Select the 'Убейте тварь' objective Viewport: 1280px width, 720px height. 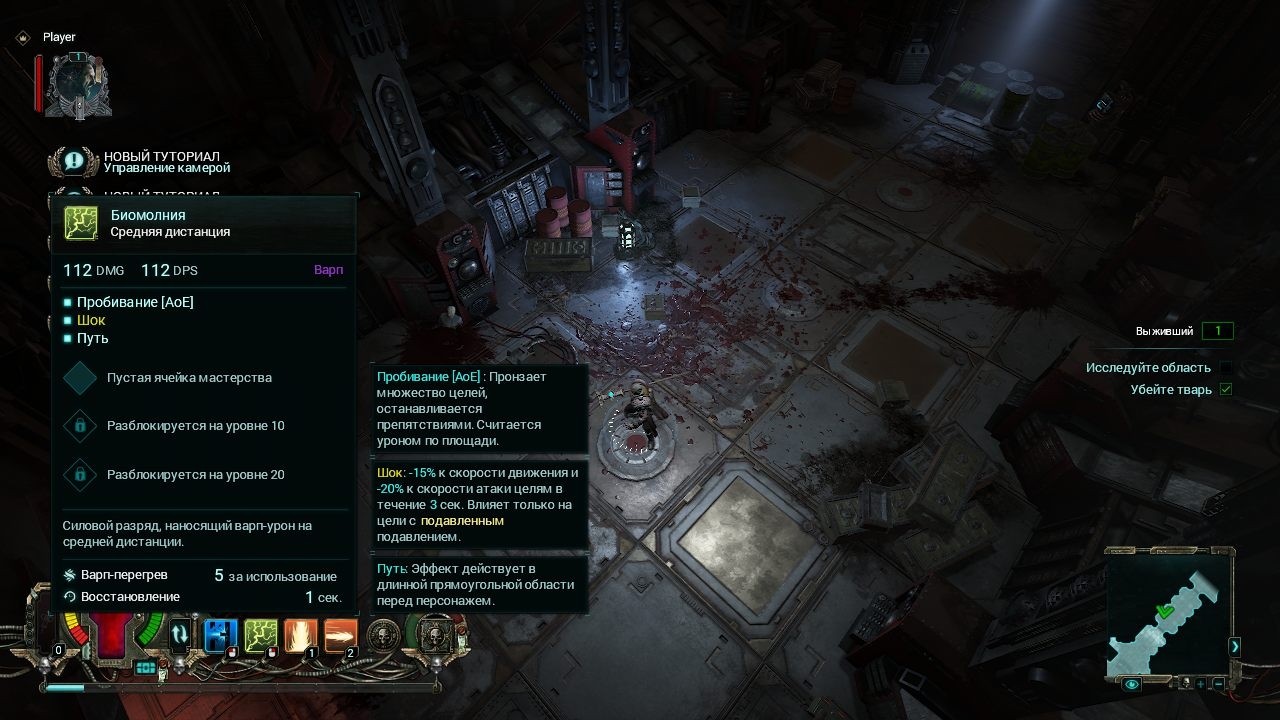[1171, 390]
